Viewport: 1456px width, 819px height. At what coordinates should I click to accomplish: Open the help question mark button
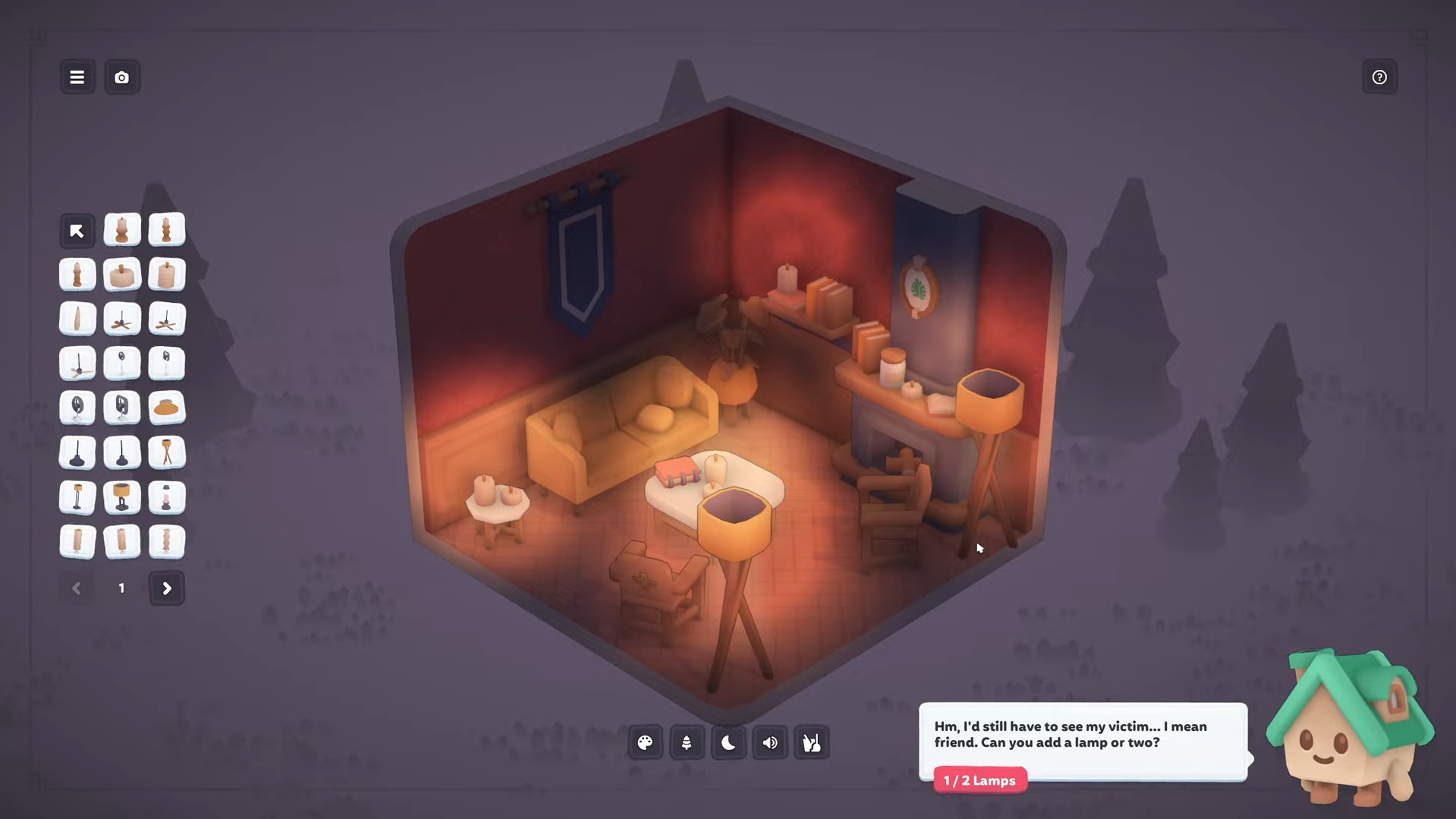pyautogui.click(x=1379, y=77)
